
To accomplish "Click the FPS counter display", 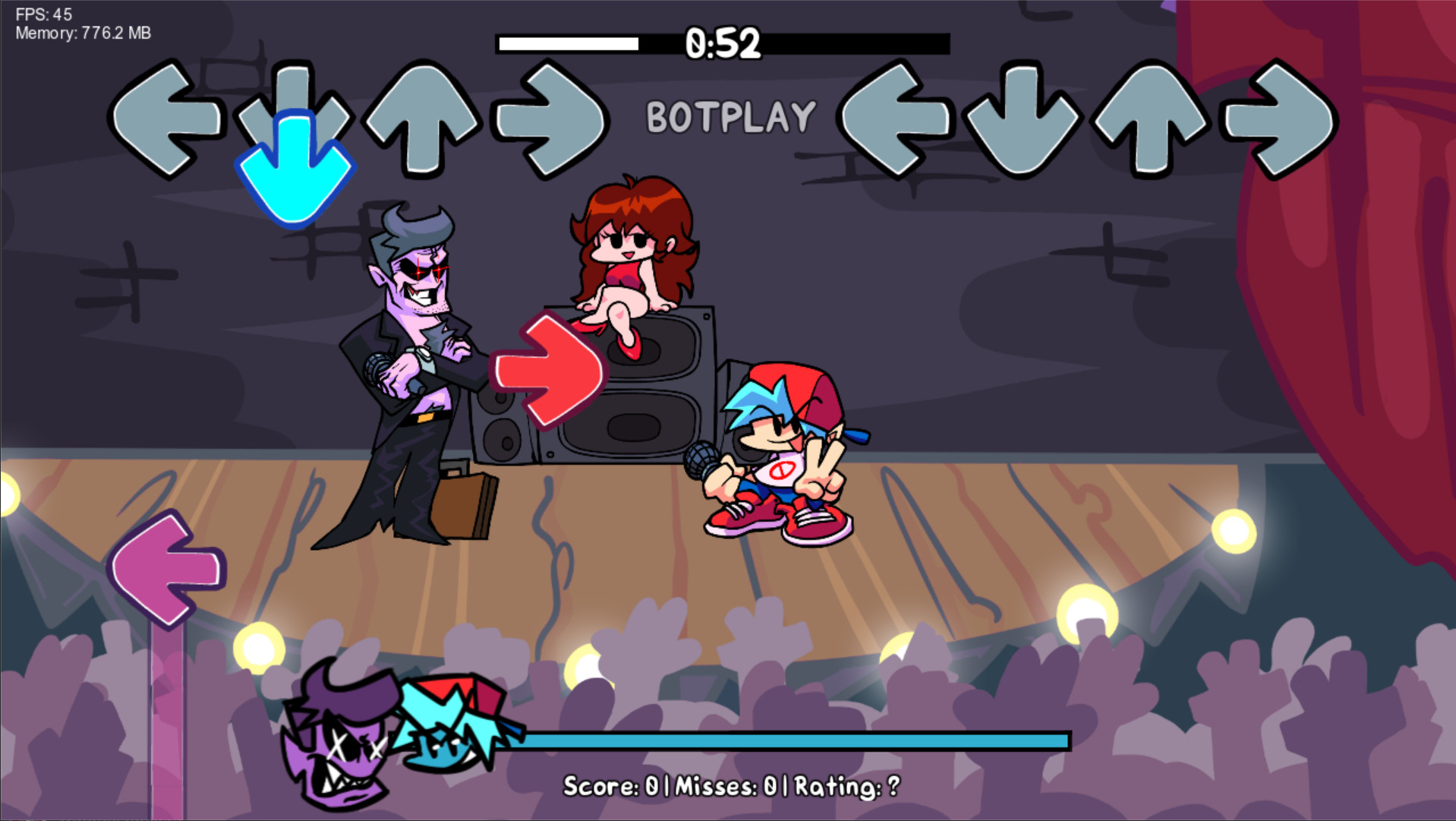I will click(42, 12).
